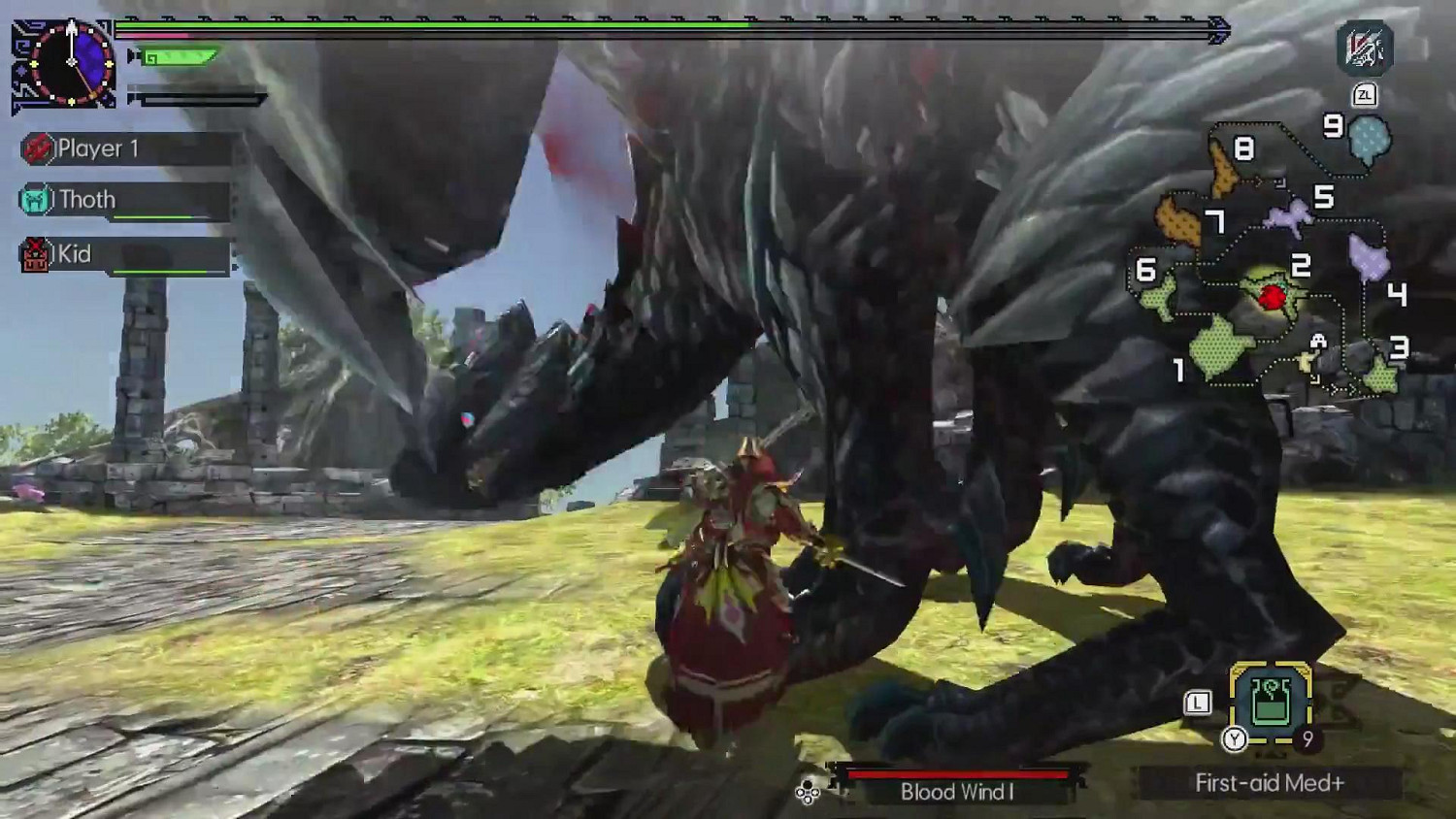Click the Y button prompt on the item slot
This screenshot has height=819, width=1456.
pyautogui.click(x=1233, y=737)
